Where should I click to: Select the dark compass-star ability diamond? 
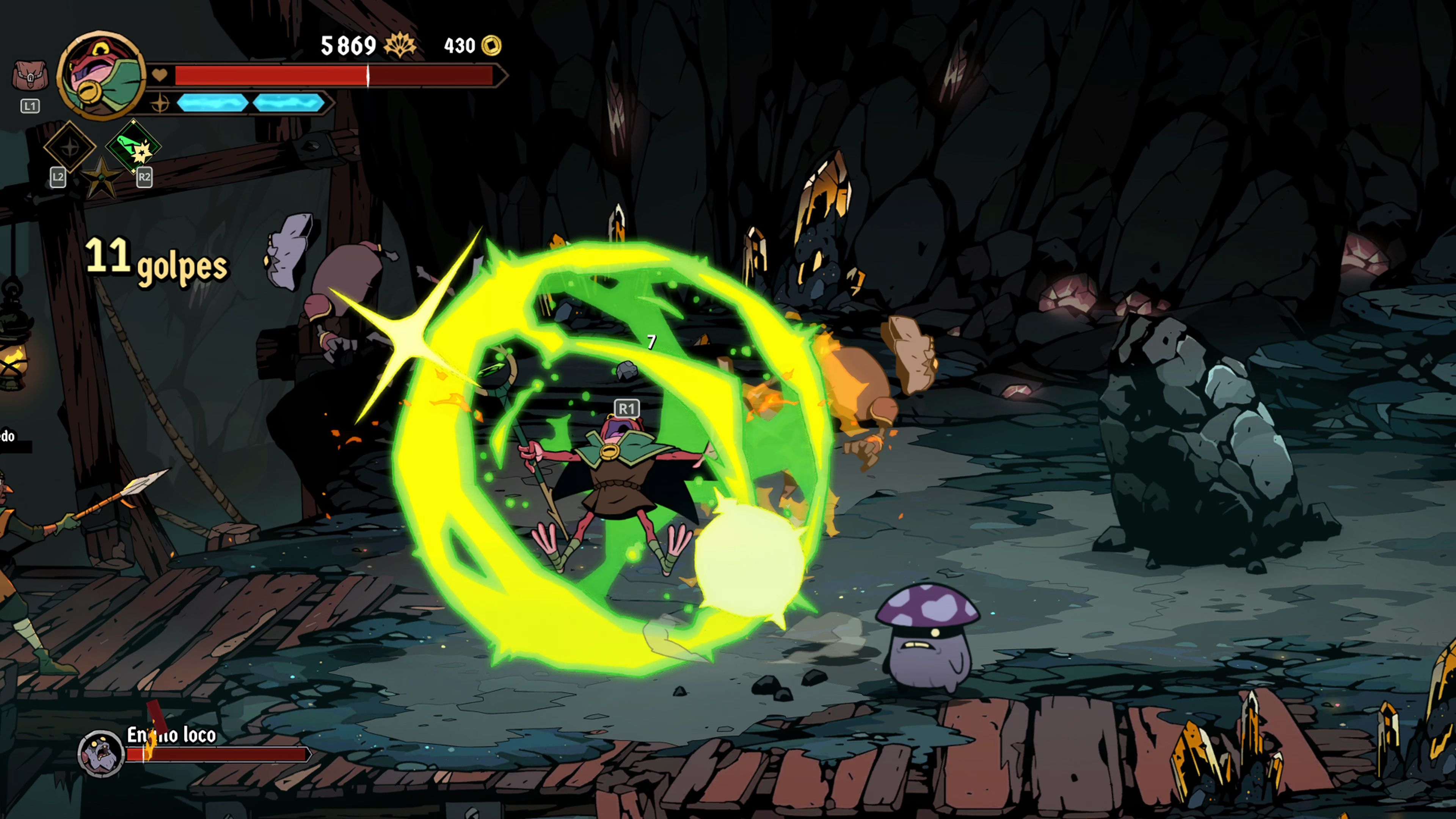point(70,147)
